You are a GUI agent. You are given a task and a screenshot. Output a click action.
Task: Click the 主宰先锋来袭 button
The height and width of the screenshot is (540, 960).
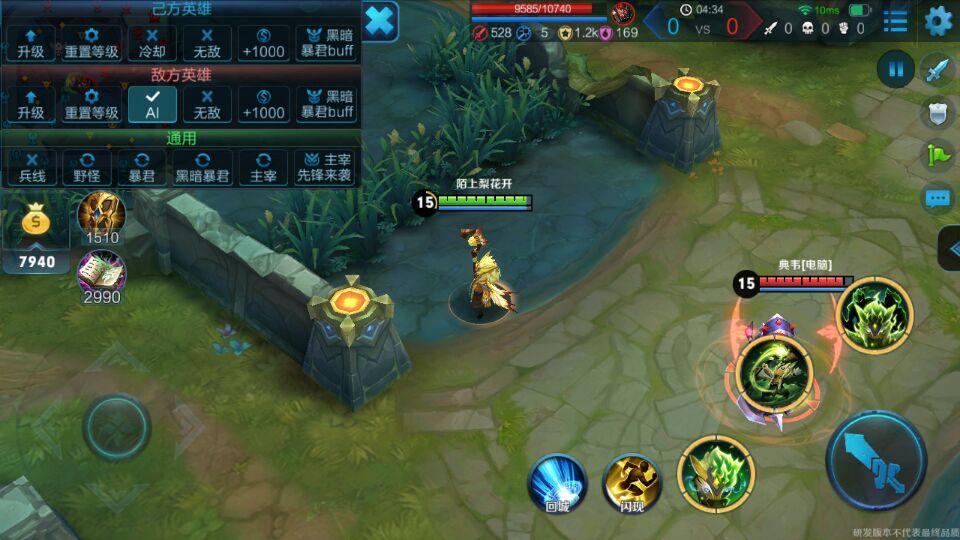coord(324,168)
